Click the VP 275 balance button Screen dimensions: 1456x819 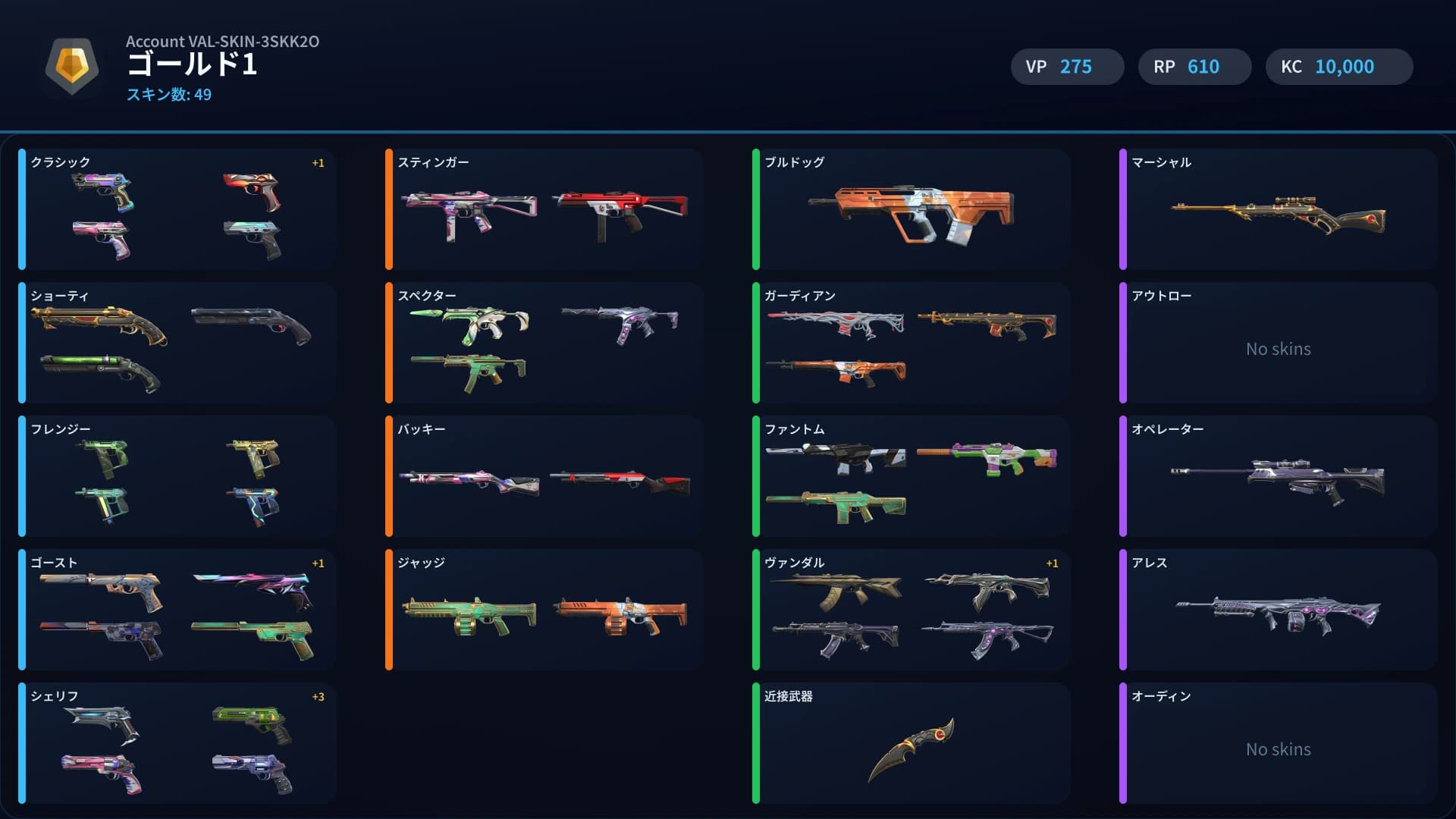(x=1067, y=67)
